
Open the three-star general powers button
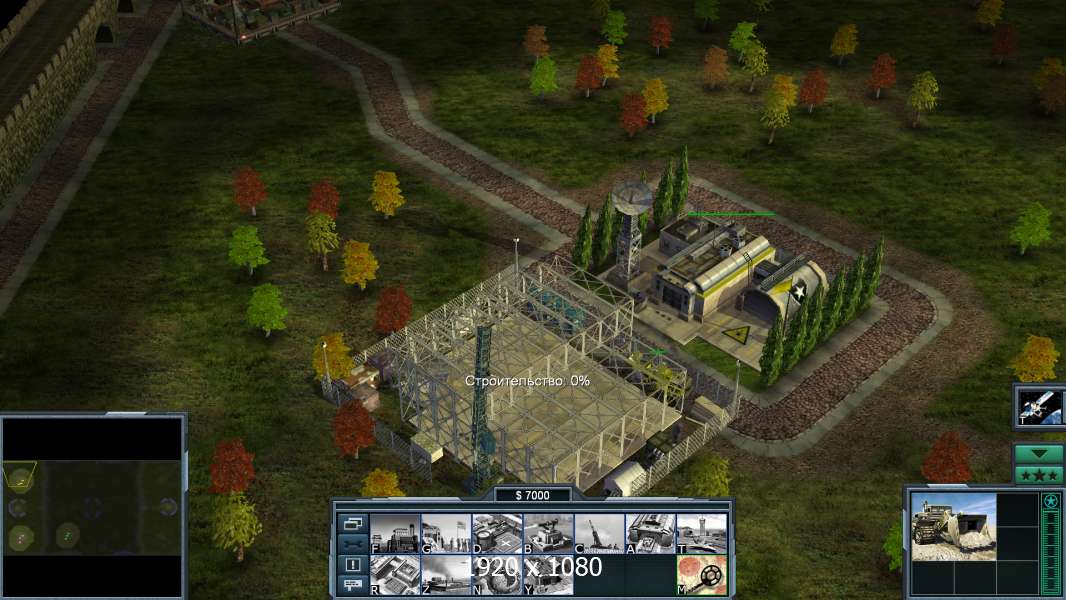click(1039, 474)
